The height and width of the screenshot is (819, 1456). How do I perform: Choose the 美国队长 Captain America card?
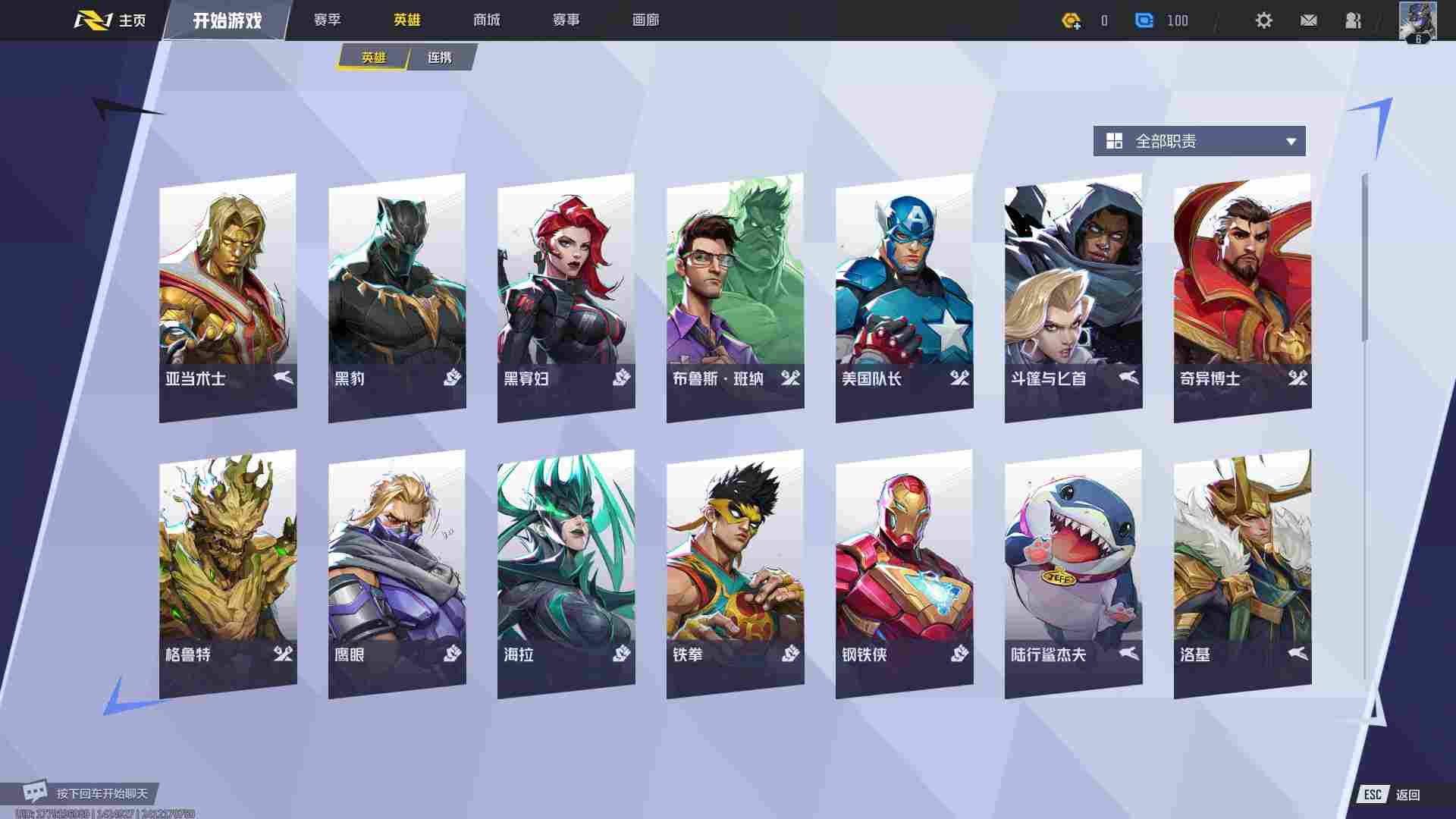(904, 296)
